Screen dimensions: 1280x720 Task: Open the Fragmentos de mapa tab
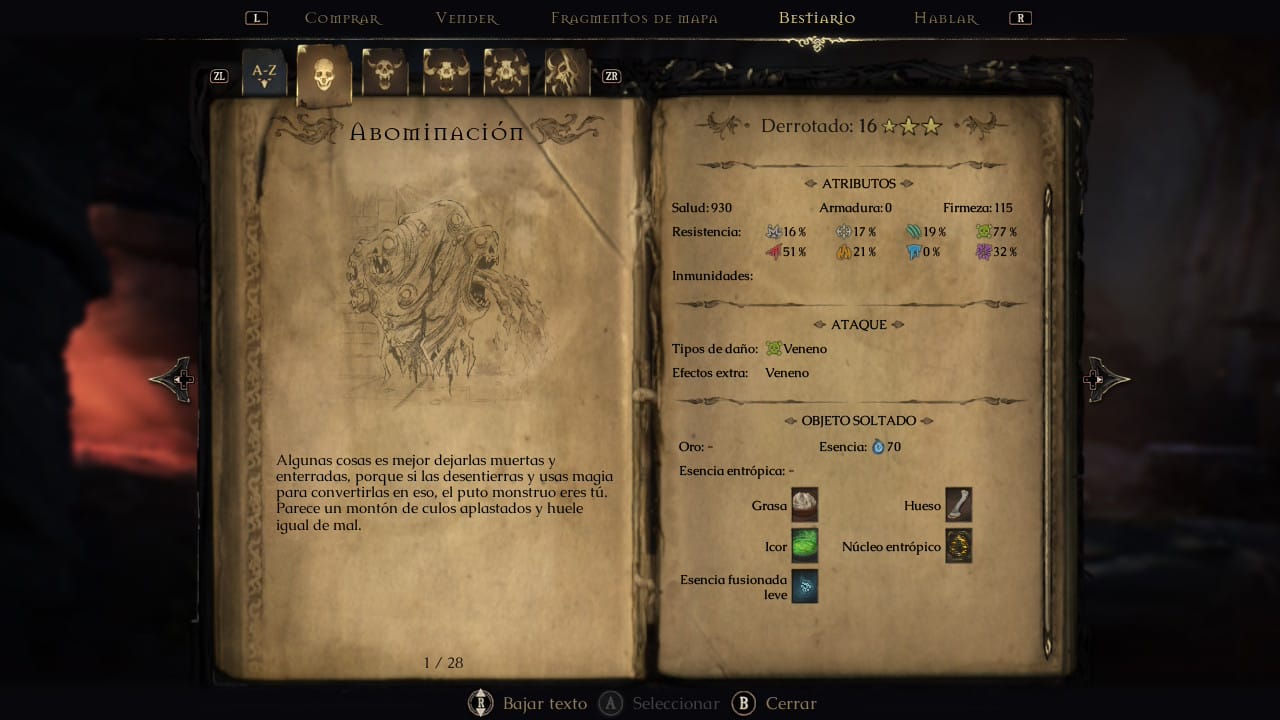[634, 18]
